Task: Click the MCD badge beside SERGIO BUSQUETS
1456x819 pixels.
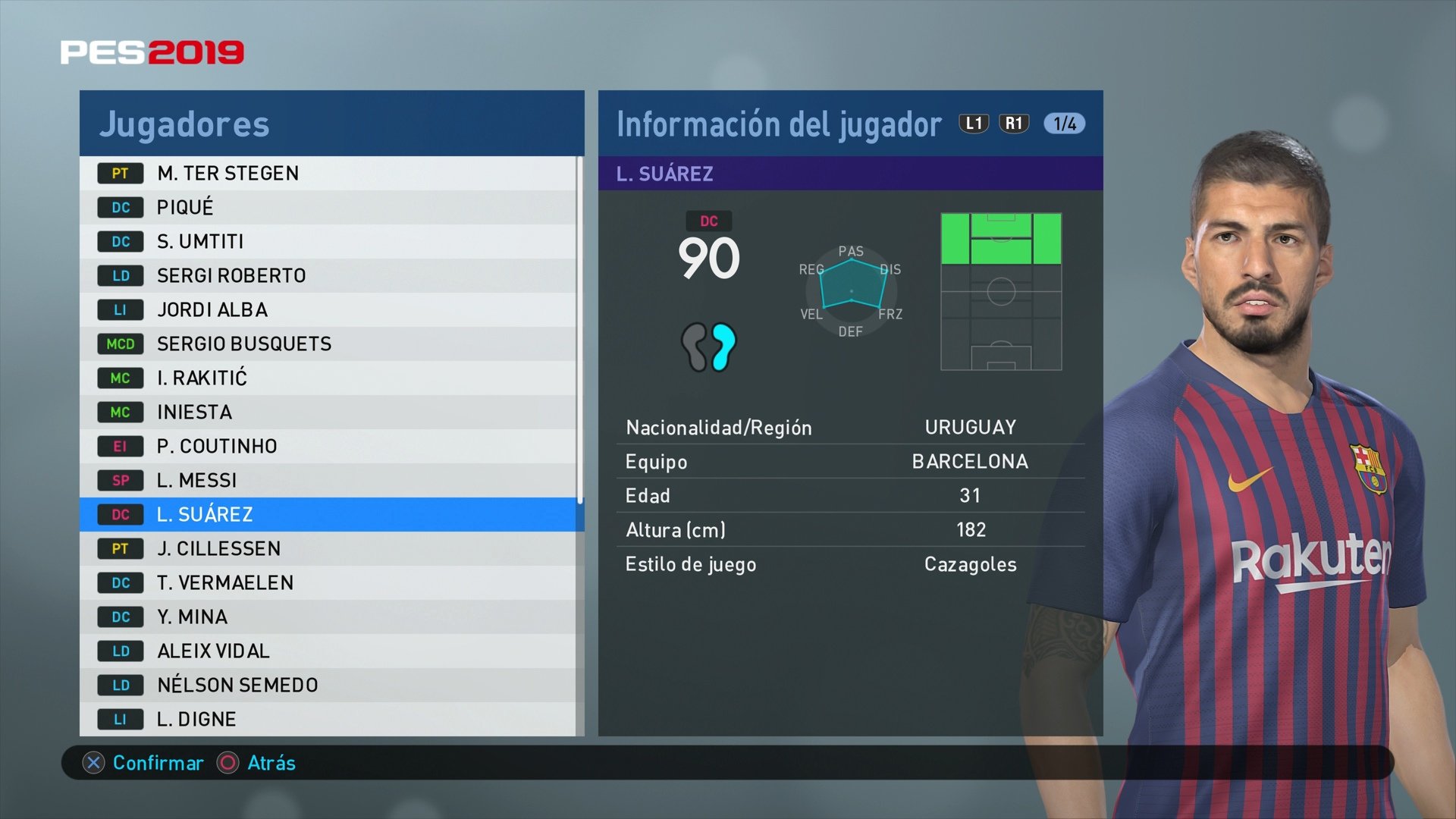Action: tap(121, 344)
